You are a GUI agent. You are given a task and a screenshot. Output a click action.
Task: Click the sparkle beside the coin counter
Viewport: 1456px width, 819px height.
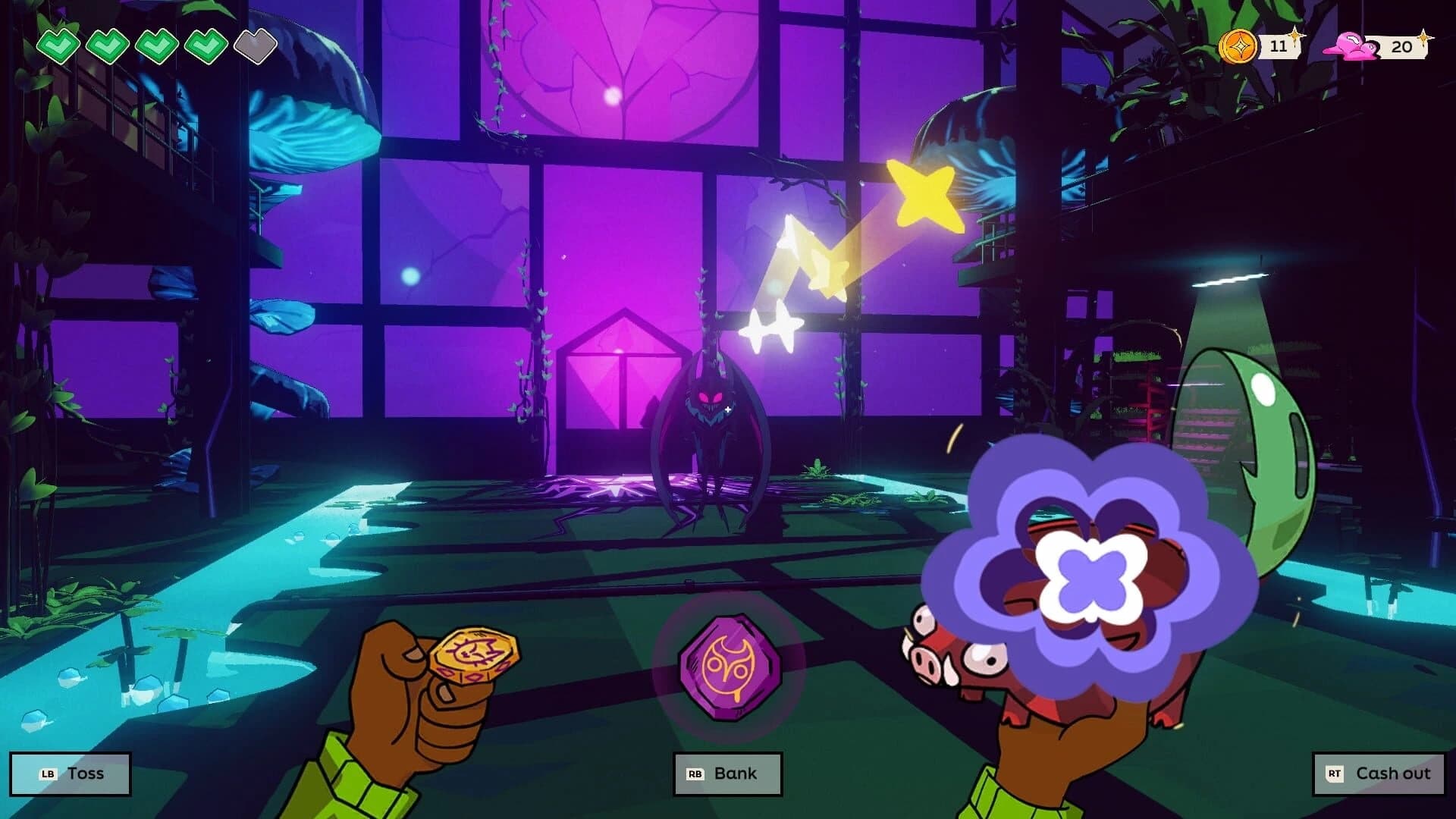pyautogui.click(x=1295, y=34)
